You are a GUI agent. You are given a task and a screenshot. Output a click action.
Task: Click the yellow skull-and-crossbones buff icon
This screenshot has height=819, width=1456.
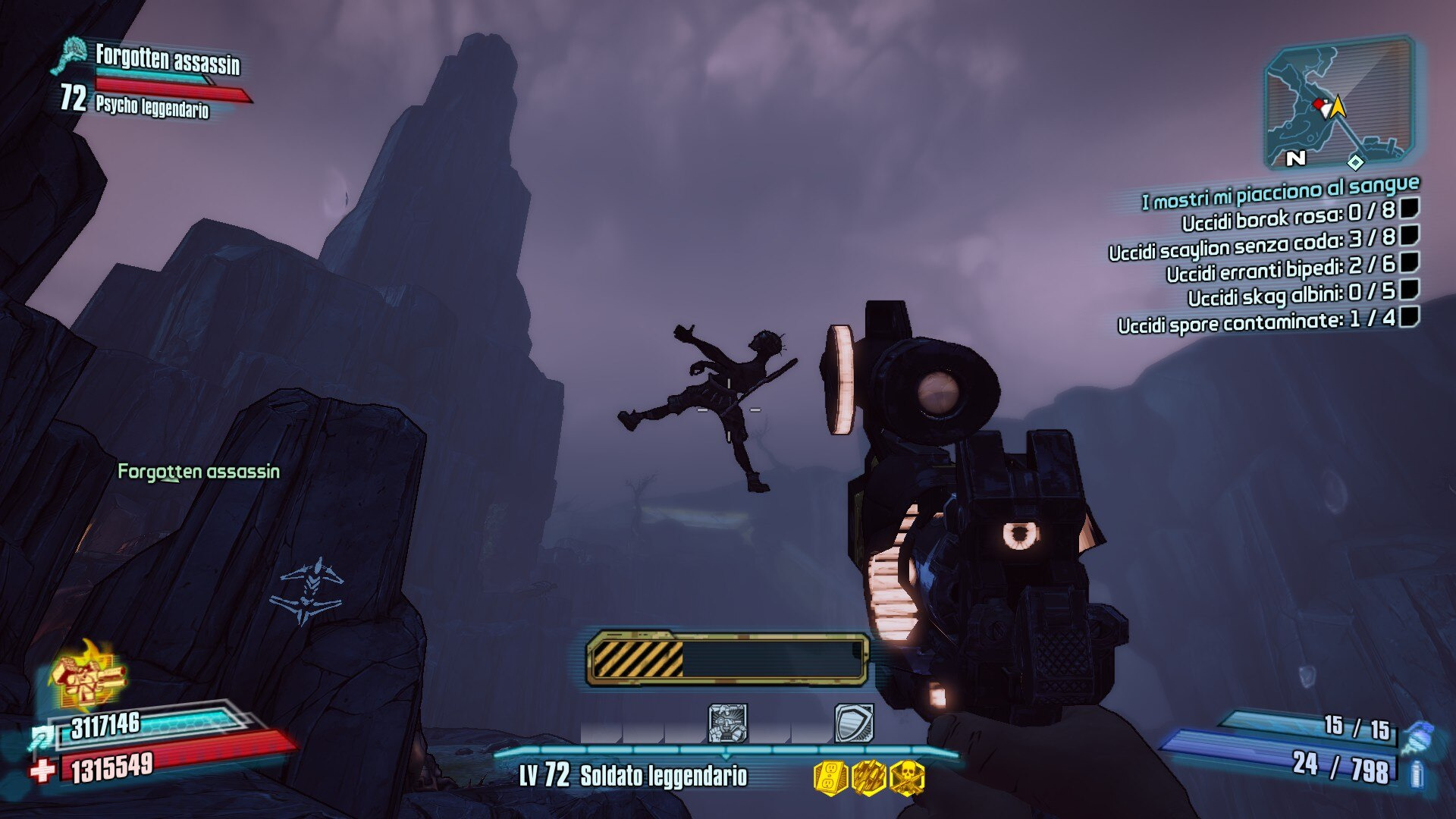[907, 777]
